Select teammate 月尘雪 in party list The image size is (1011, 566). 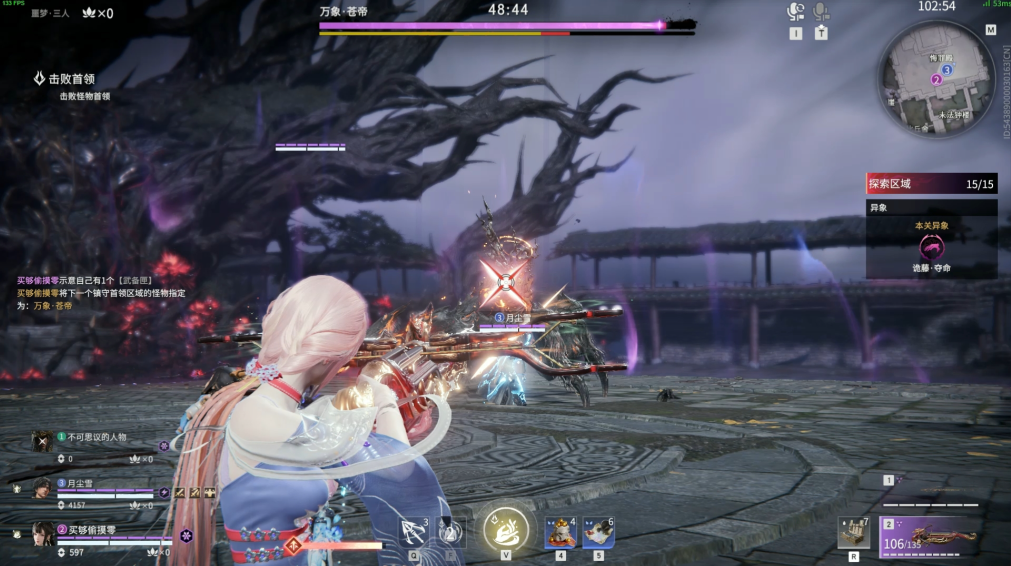pos(82,483)
